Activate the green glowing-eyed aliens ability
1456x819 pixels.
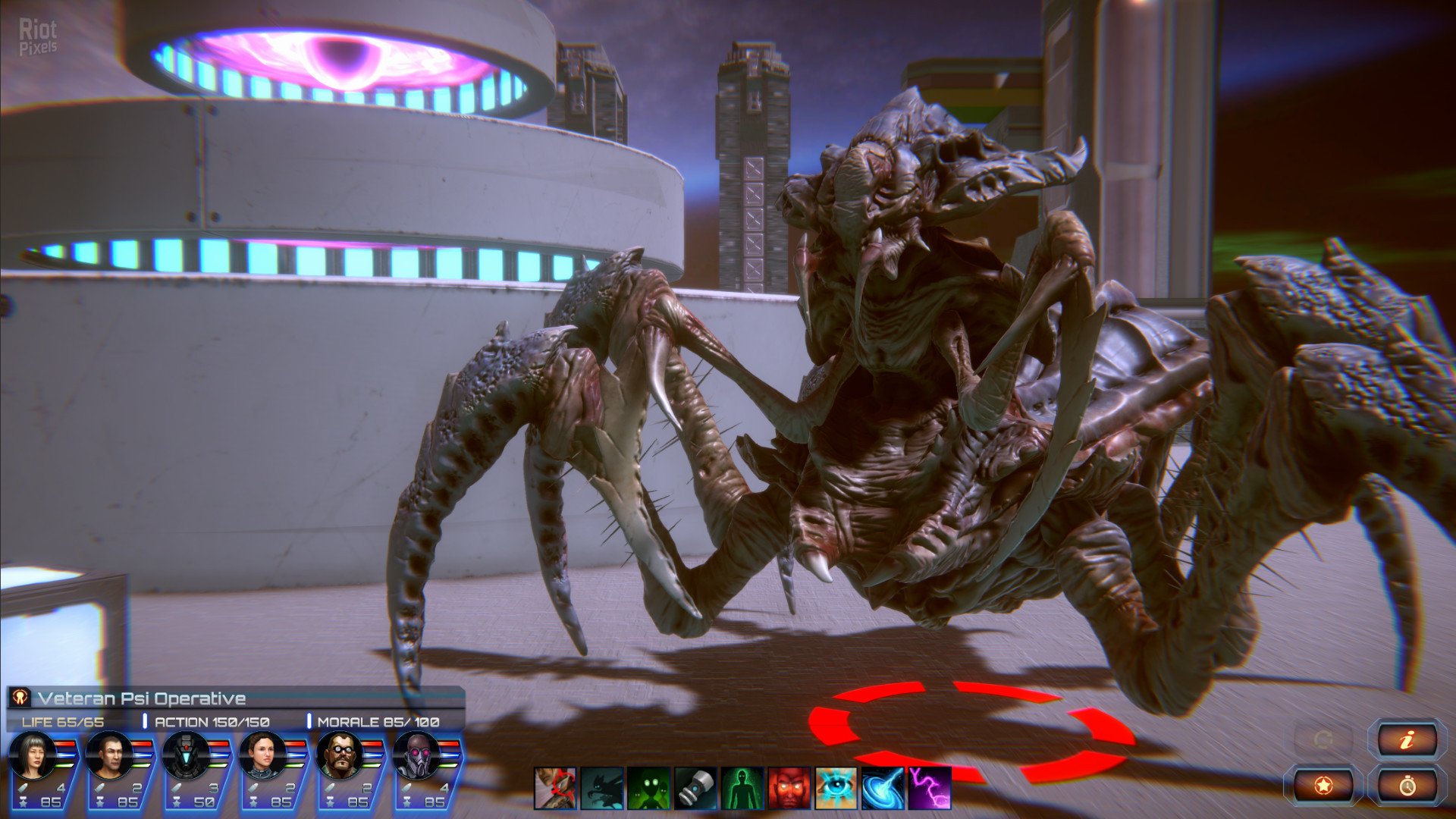pos(649,788)
